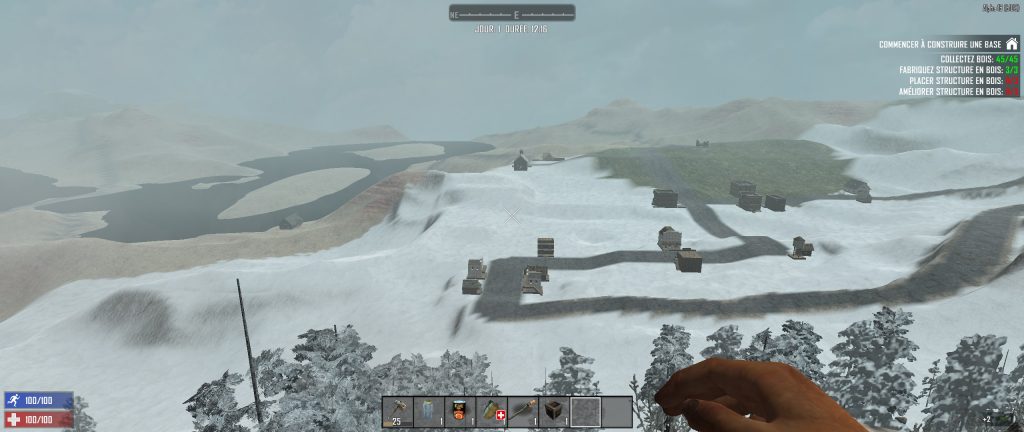
Task: Select the water jar hotbar slot
Action: [428, 411]
